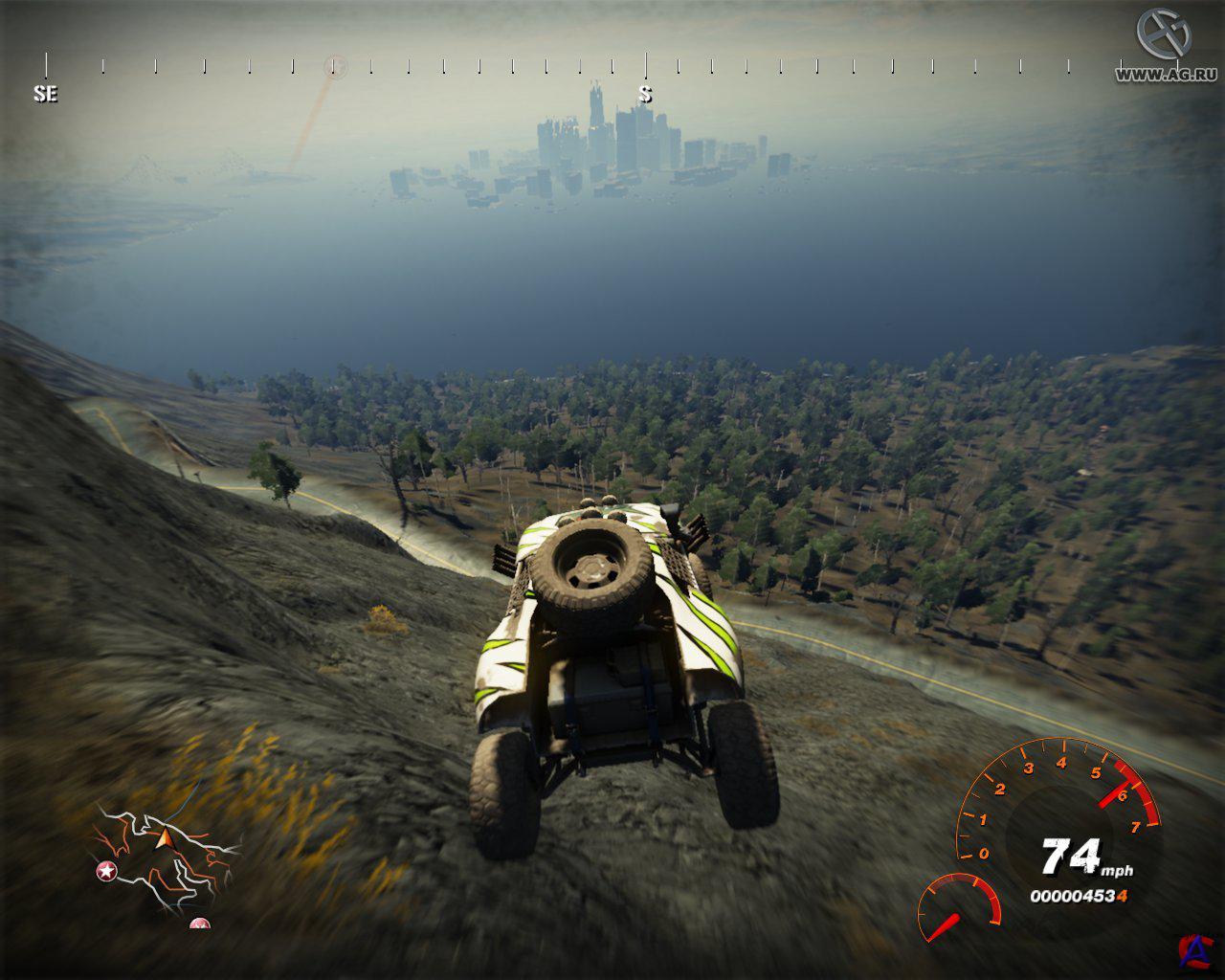The height and width of the screenshot is (980, 1225).
Task: Click the orange player arrow on minimap
Action: click(163, 839)
